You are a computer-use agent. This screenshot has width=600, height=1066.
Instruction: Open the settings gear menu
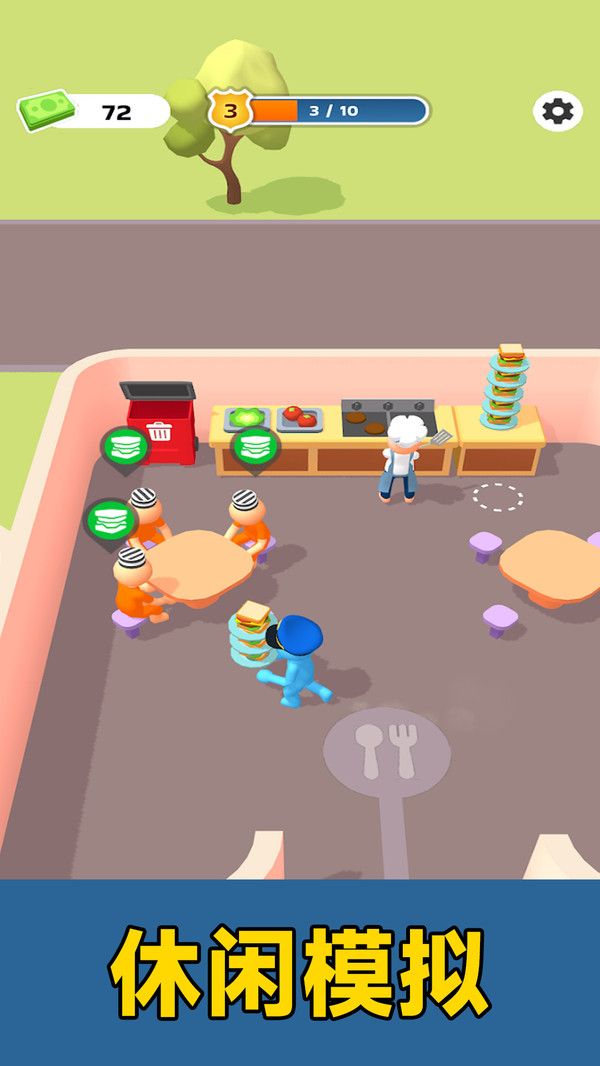(x=557, y=111)
